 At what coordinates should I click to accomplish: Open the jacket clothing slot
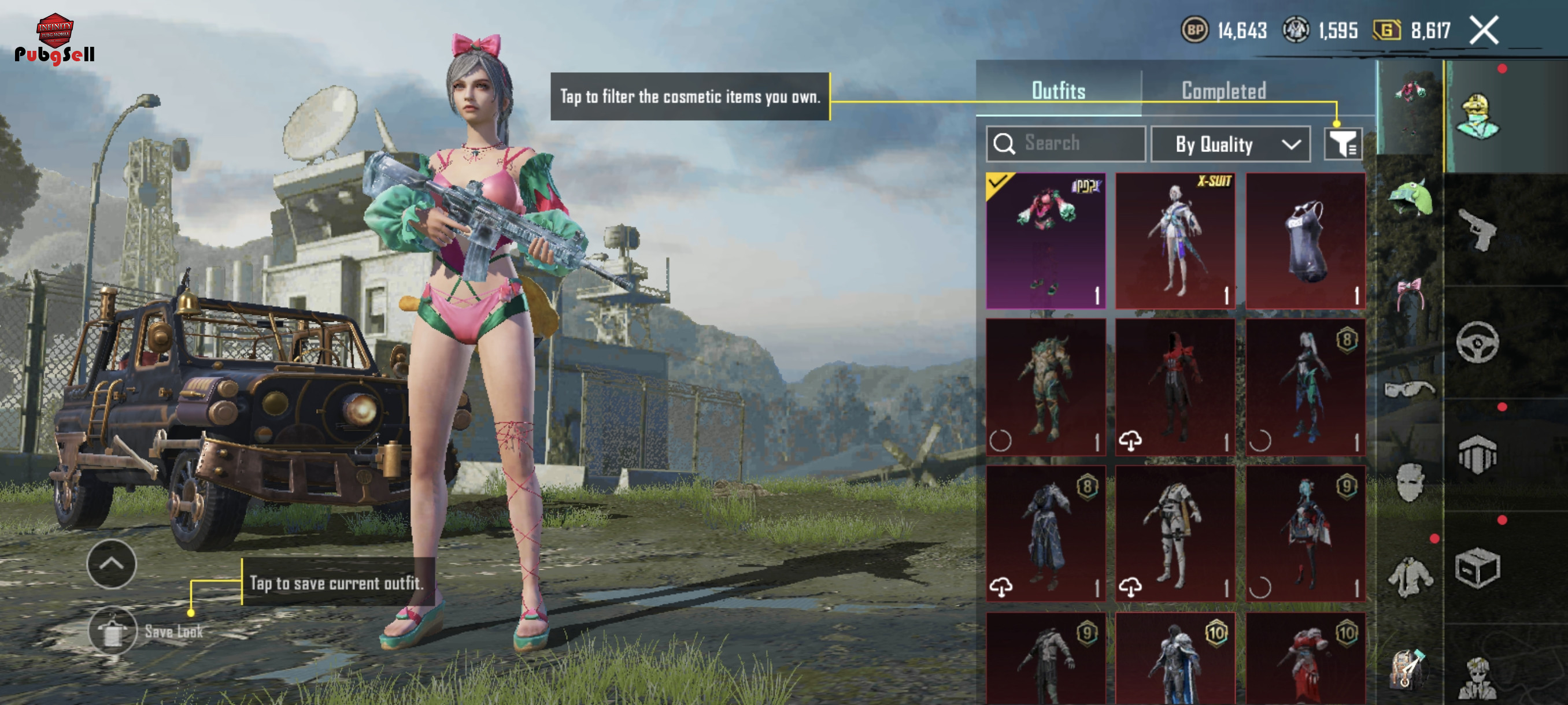pos(1409,577)
